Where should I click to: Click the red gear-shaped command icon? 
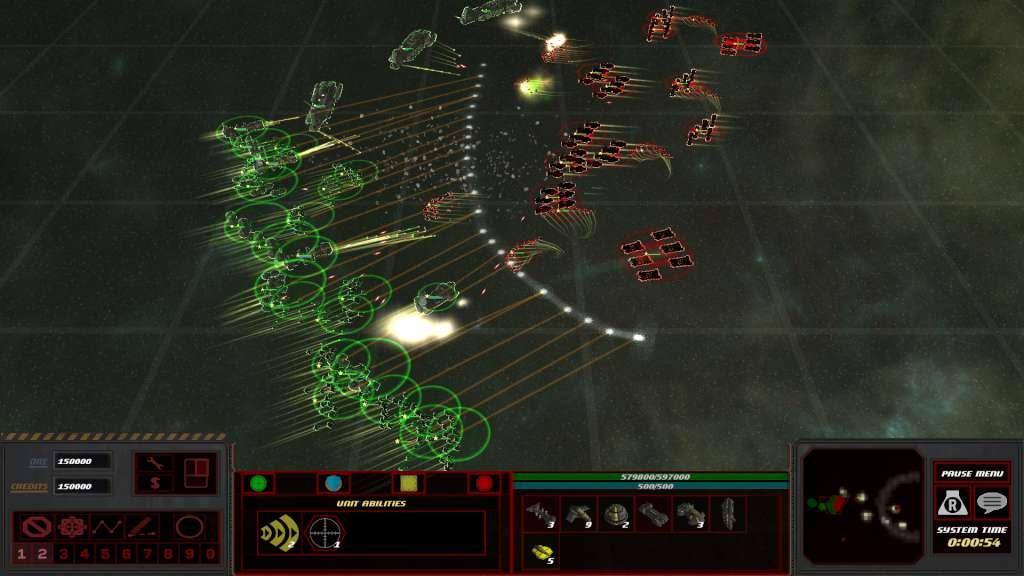point(71,526)
